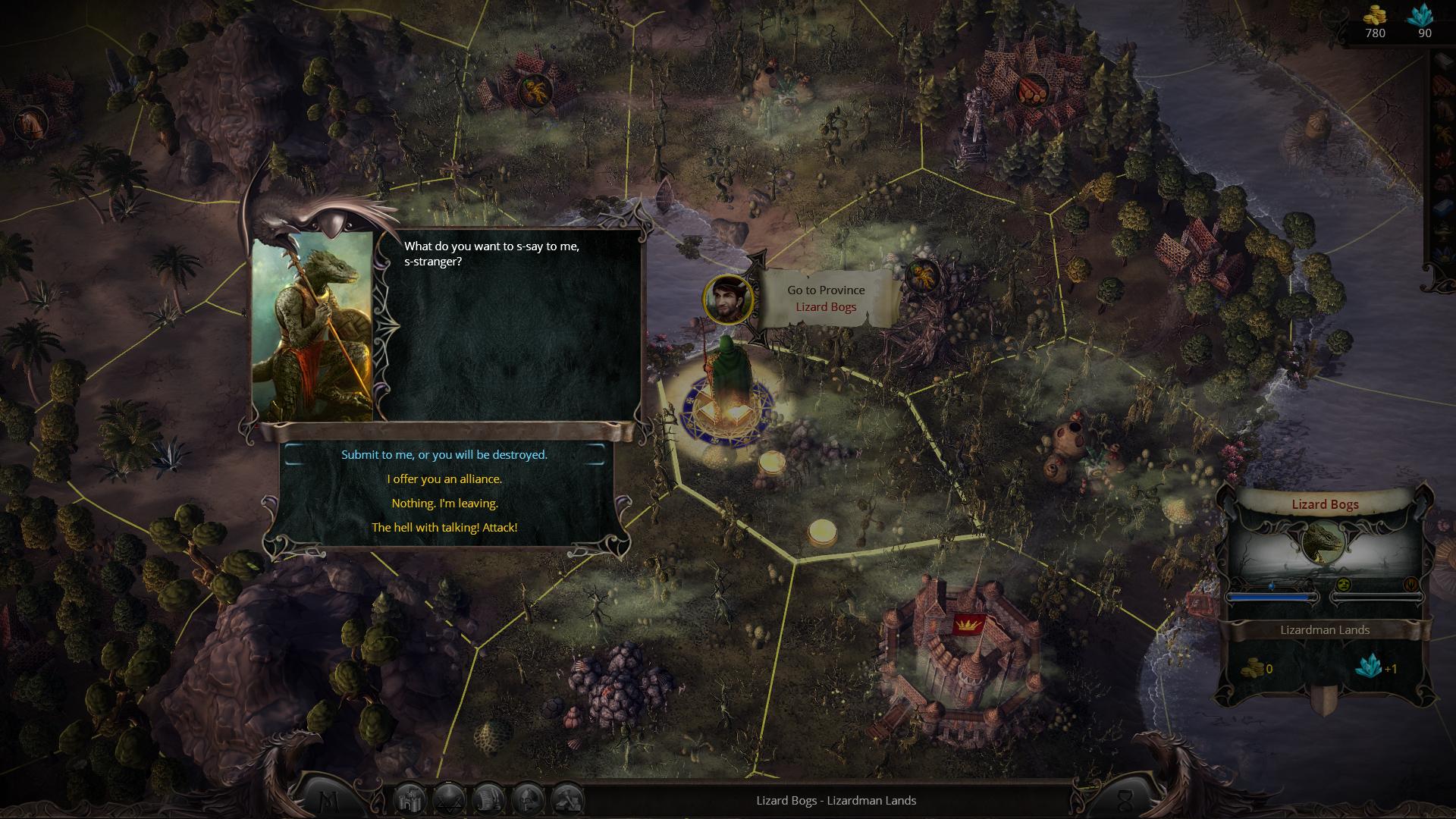The height and width of the screenshot is (819, 1456).
Task: Click the wood logs resource icon
Action: (1031, 90)
